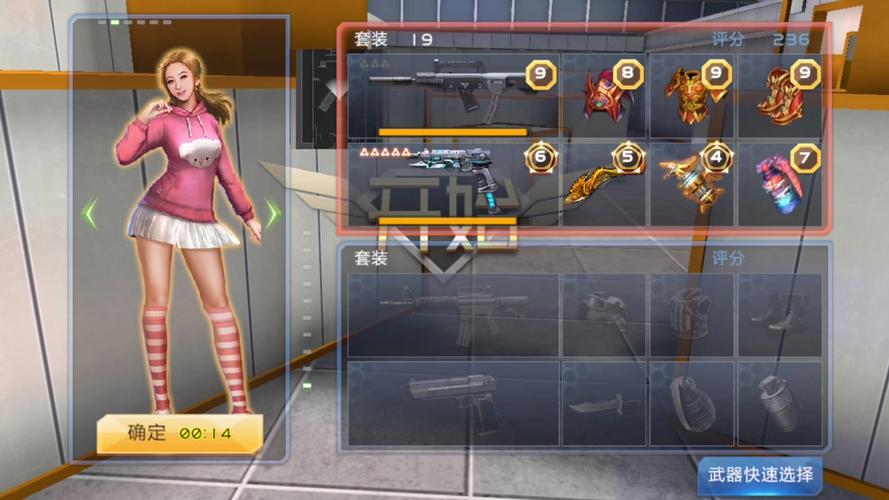This screenshot has width=889, height=500.
Task: Select the default assault rifle slot
Action: pos(453,314)
